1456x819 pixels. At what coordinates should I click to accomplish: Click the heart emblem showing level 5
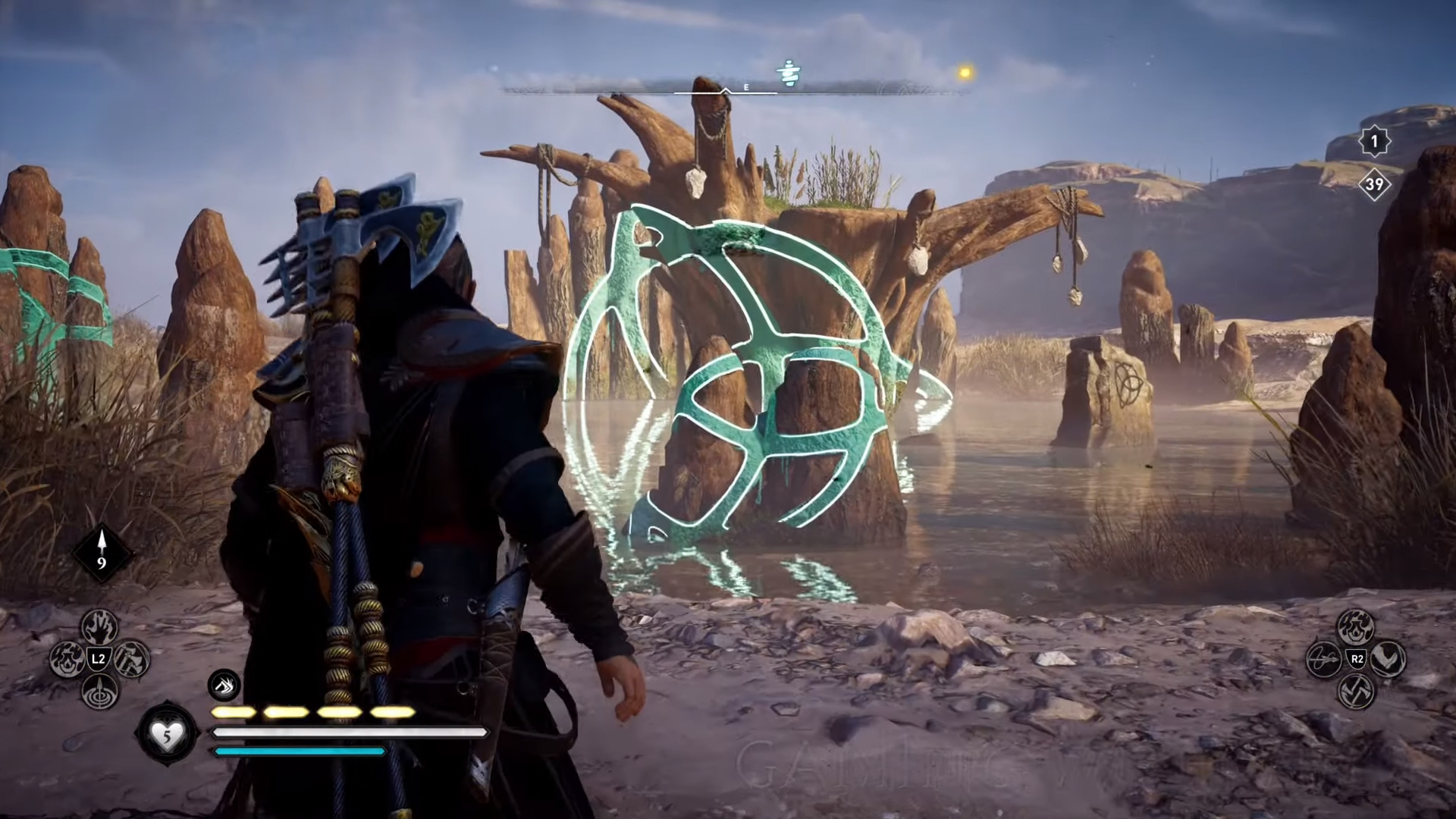click(x=168, y=732)
